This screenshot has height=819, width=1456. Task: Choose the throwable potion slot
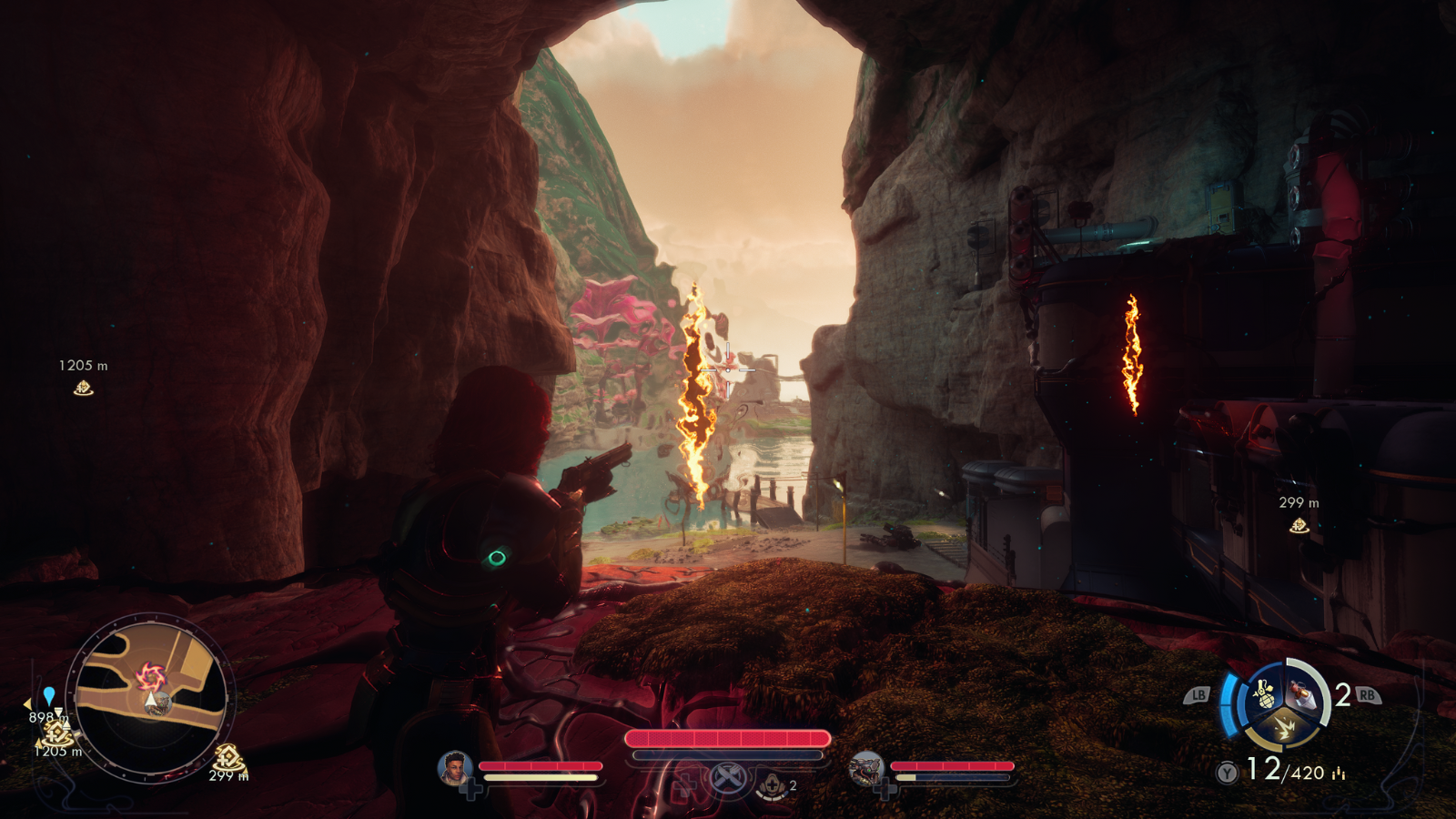click(1301, 696)
